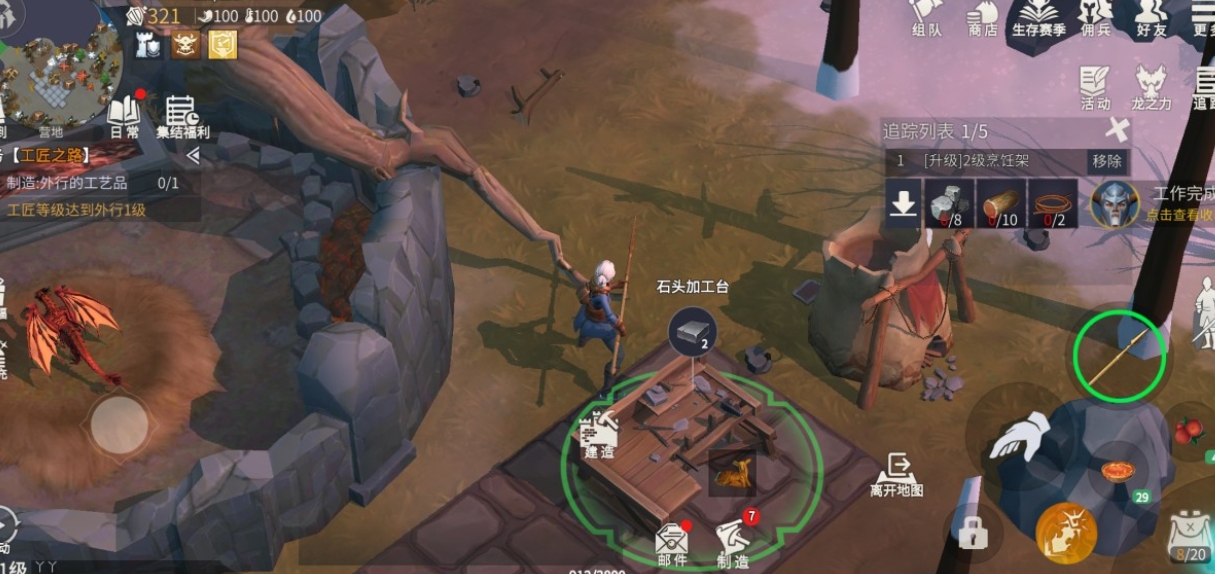Open the 商店 shop
1215x574 pixels.
983,17
